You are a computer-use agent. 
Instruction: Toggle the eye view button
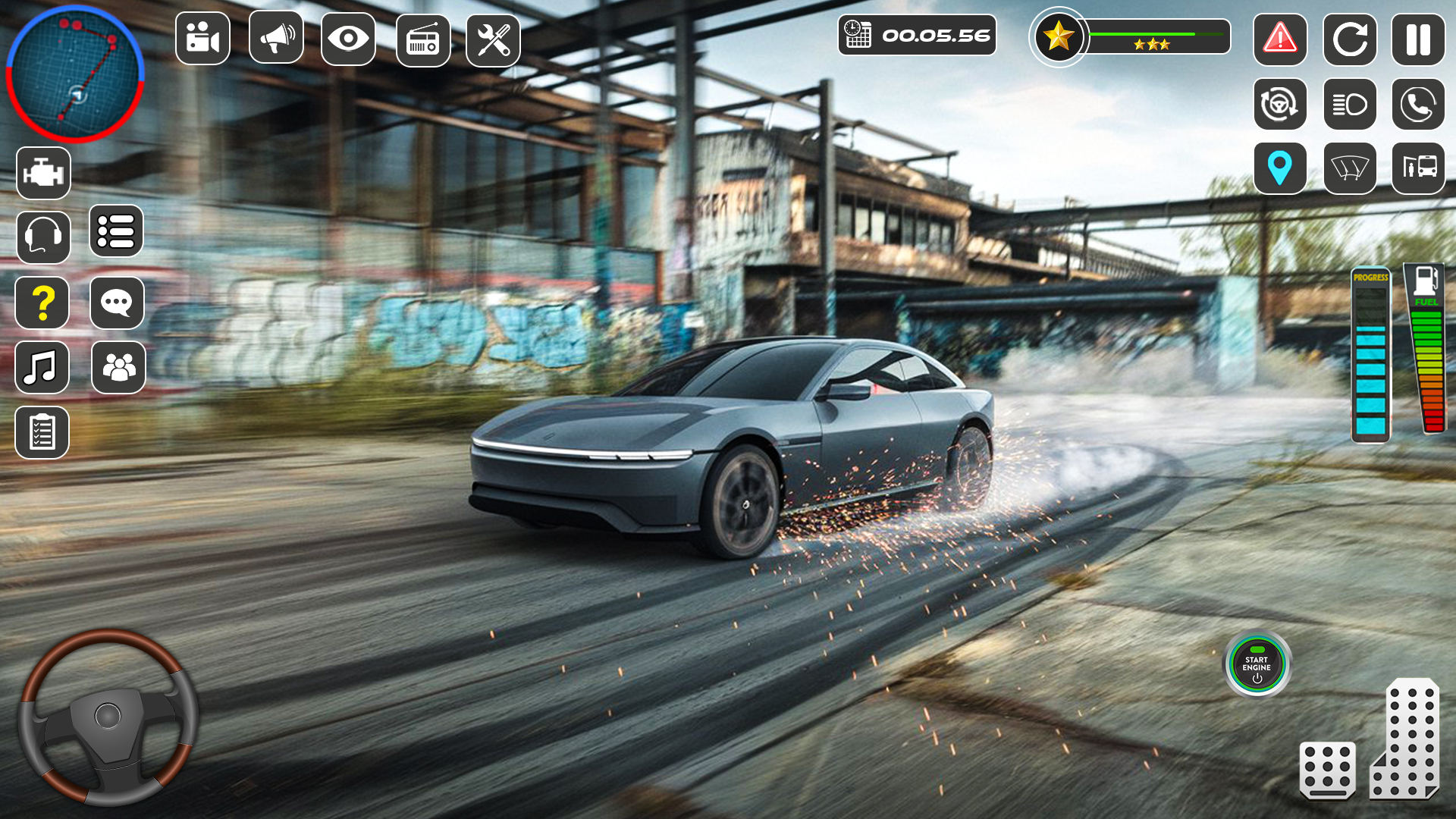click(x=348, y=39)
